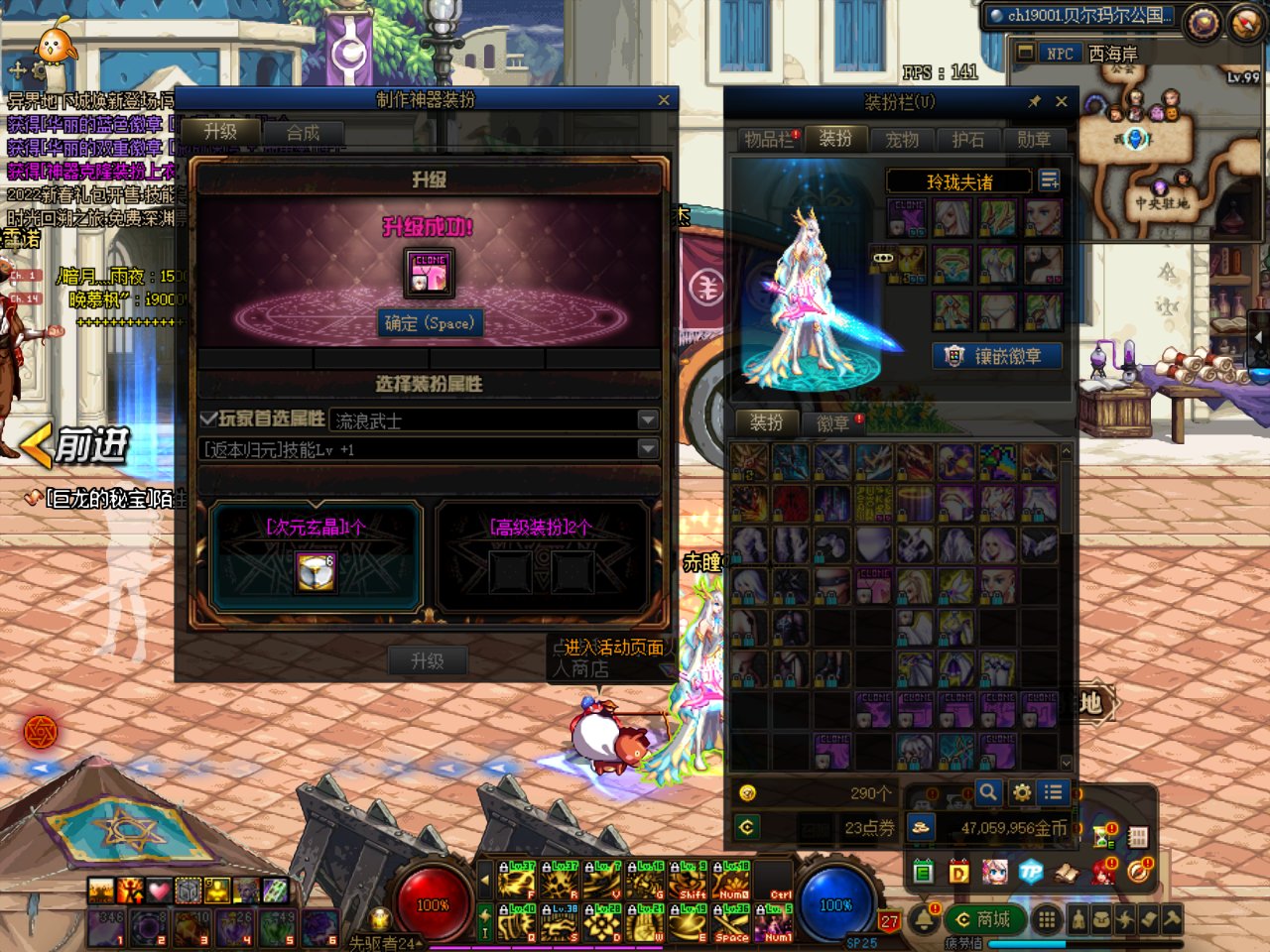1270x952 pixels.
Task: Open the 返本归元 skill attribute dropdown
Action: 647,449
